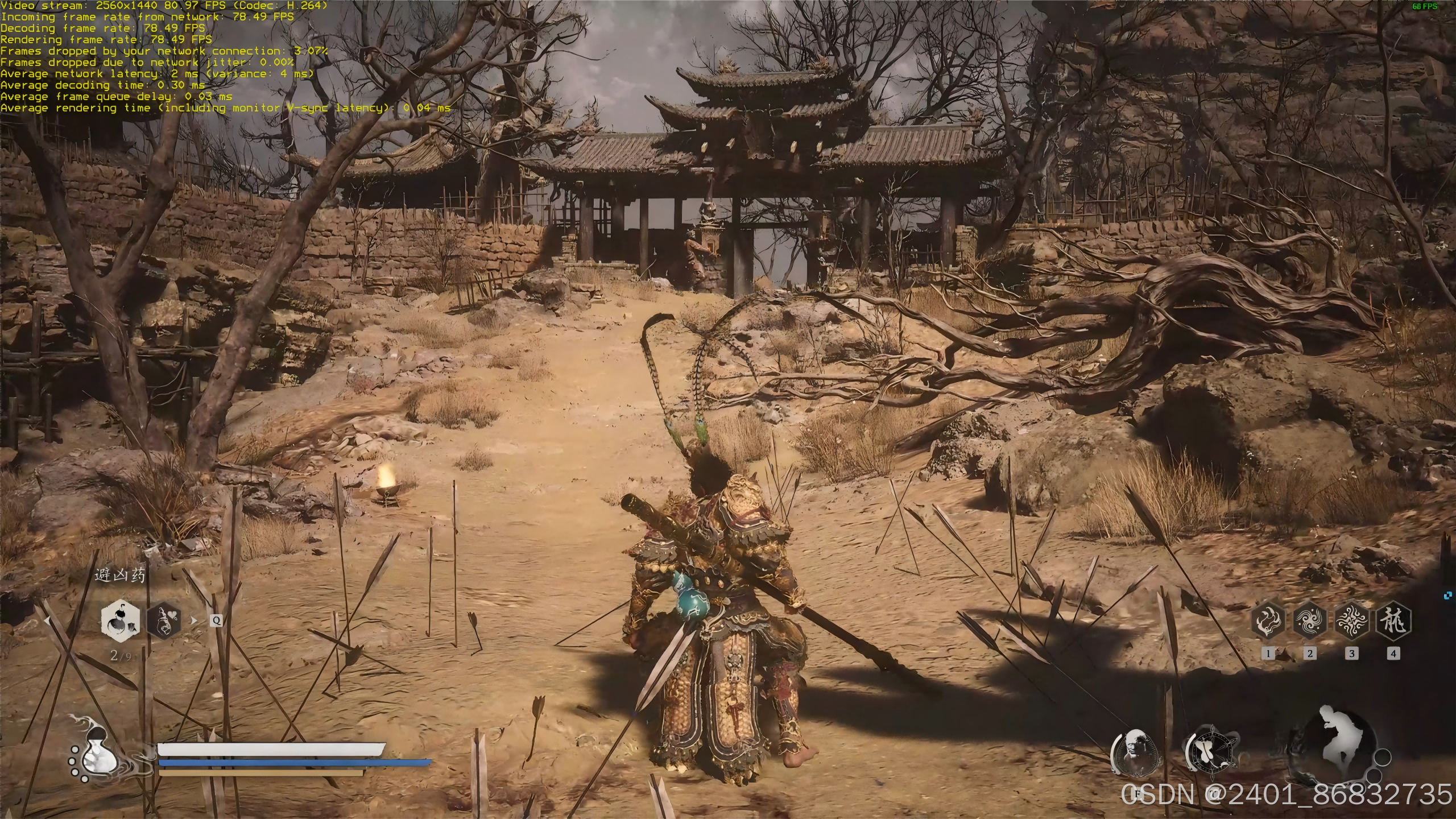Image resolution: width=1456 pixels, height=819 pixels.
Task: Activate the flame-shaped spell in slot 1
Action: point(1268,621)
